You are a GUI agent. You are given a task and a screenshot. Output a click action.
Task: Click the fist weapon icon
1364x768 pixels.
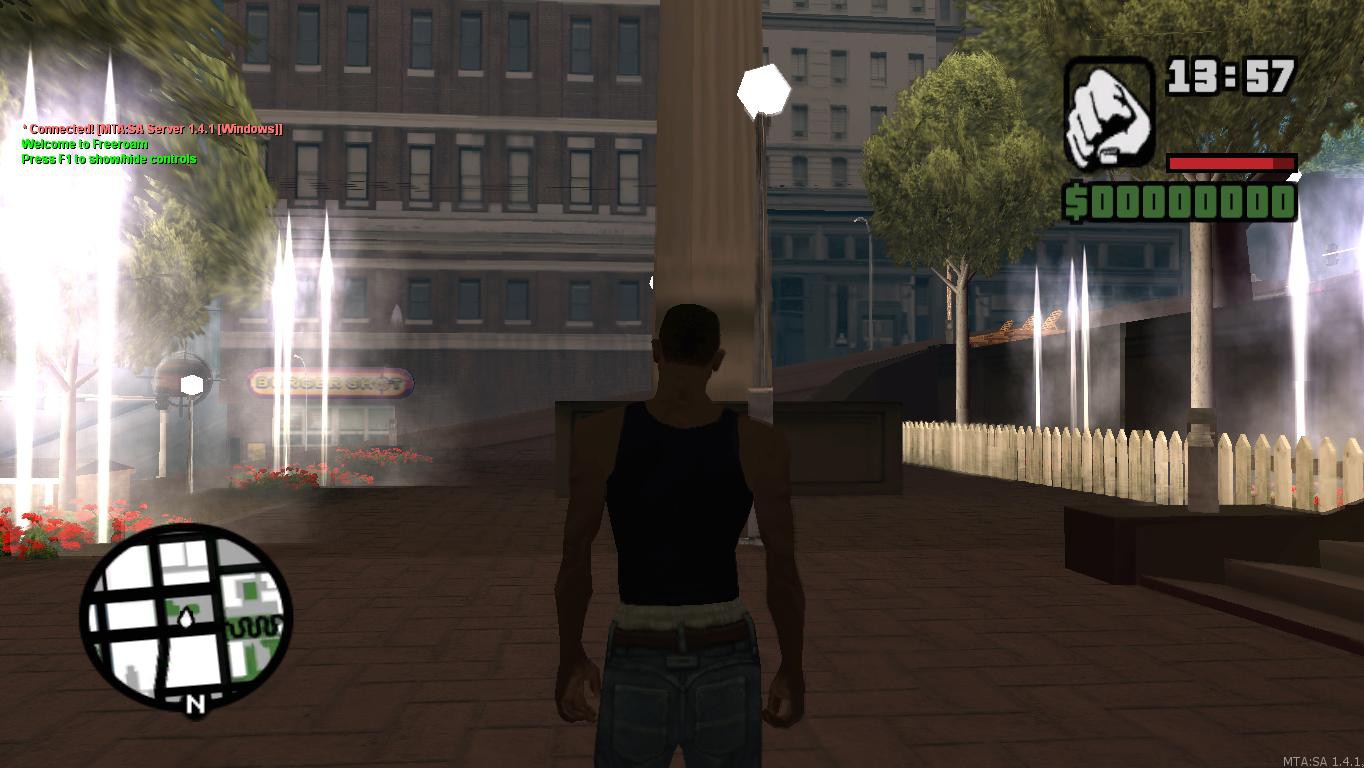(1108, 112)
